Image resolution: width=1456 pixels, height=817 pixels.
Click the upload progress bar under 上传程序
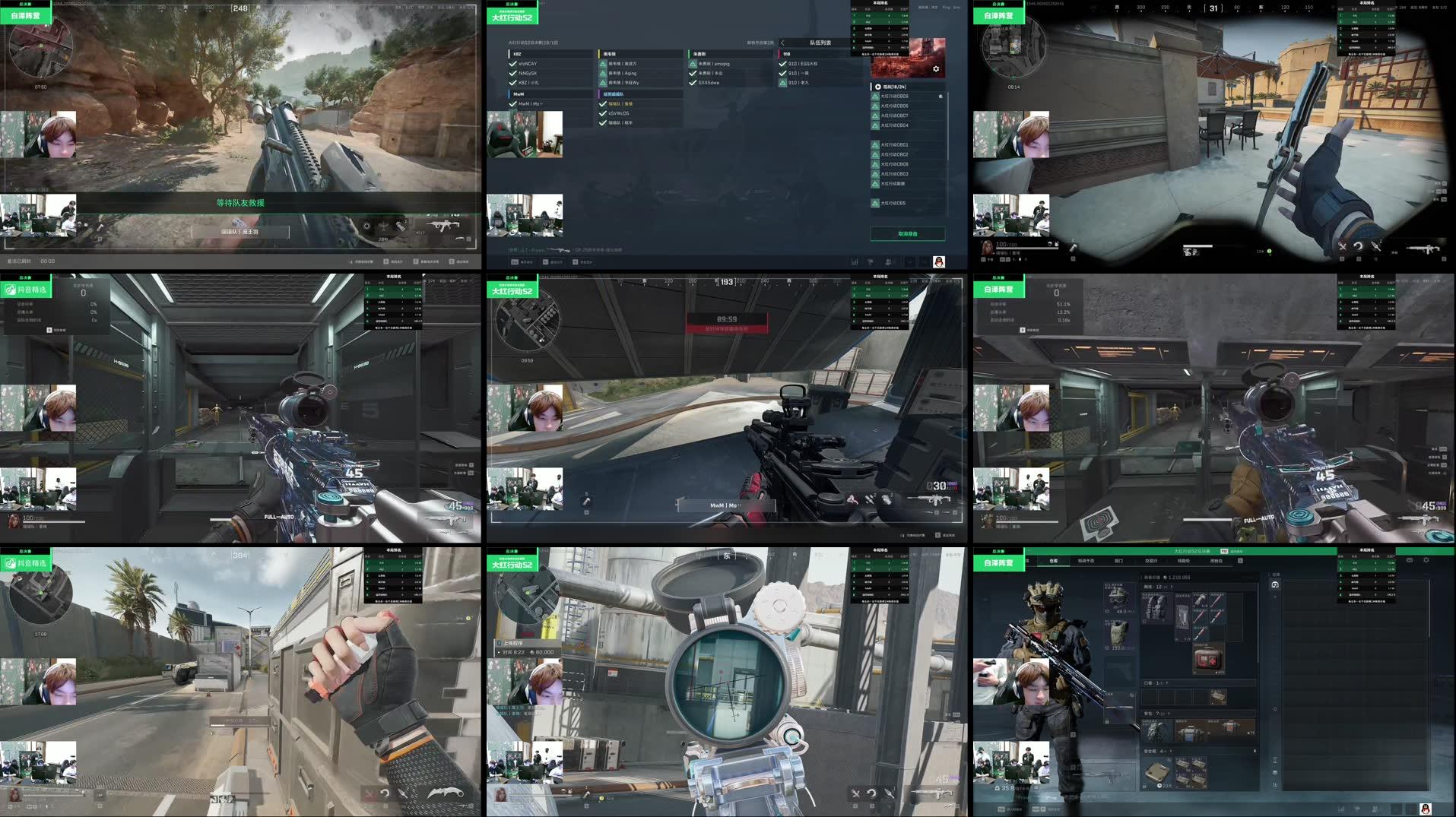tap(525, 652)
